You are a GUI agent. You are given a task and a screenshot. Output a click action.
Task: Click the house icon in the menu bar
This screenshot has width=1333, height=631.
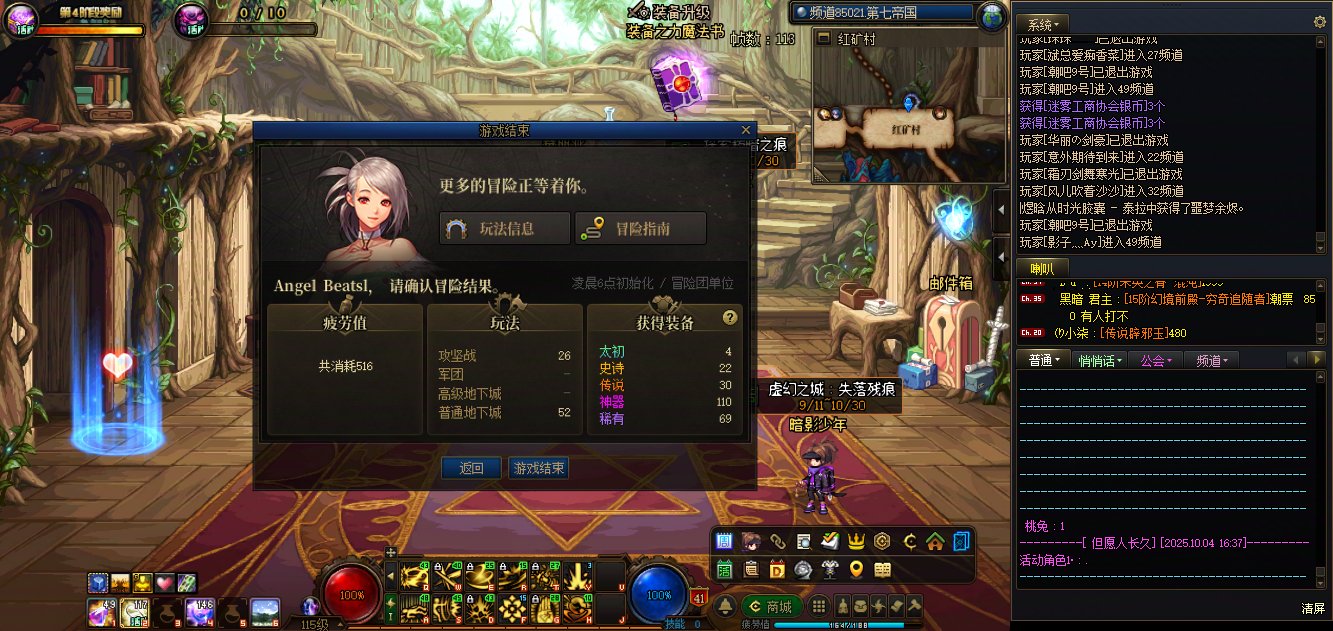(x=935, y=542)
